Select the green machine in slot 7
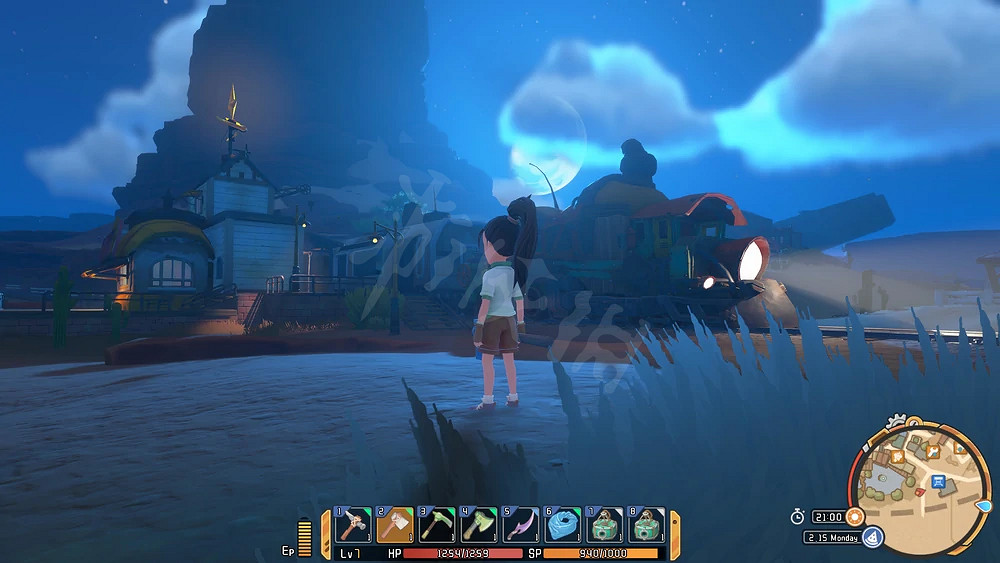 606,524
